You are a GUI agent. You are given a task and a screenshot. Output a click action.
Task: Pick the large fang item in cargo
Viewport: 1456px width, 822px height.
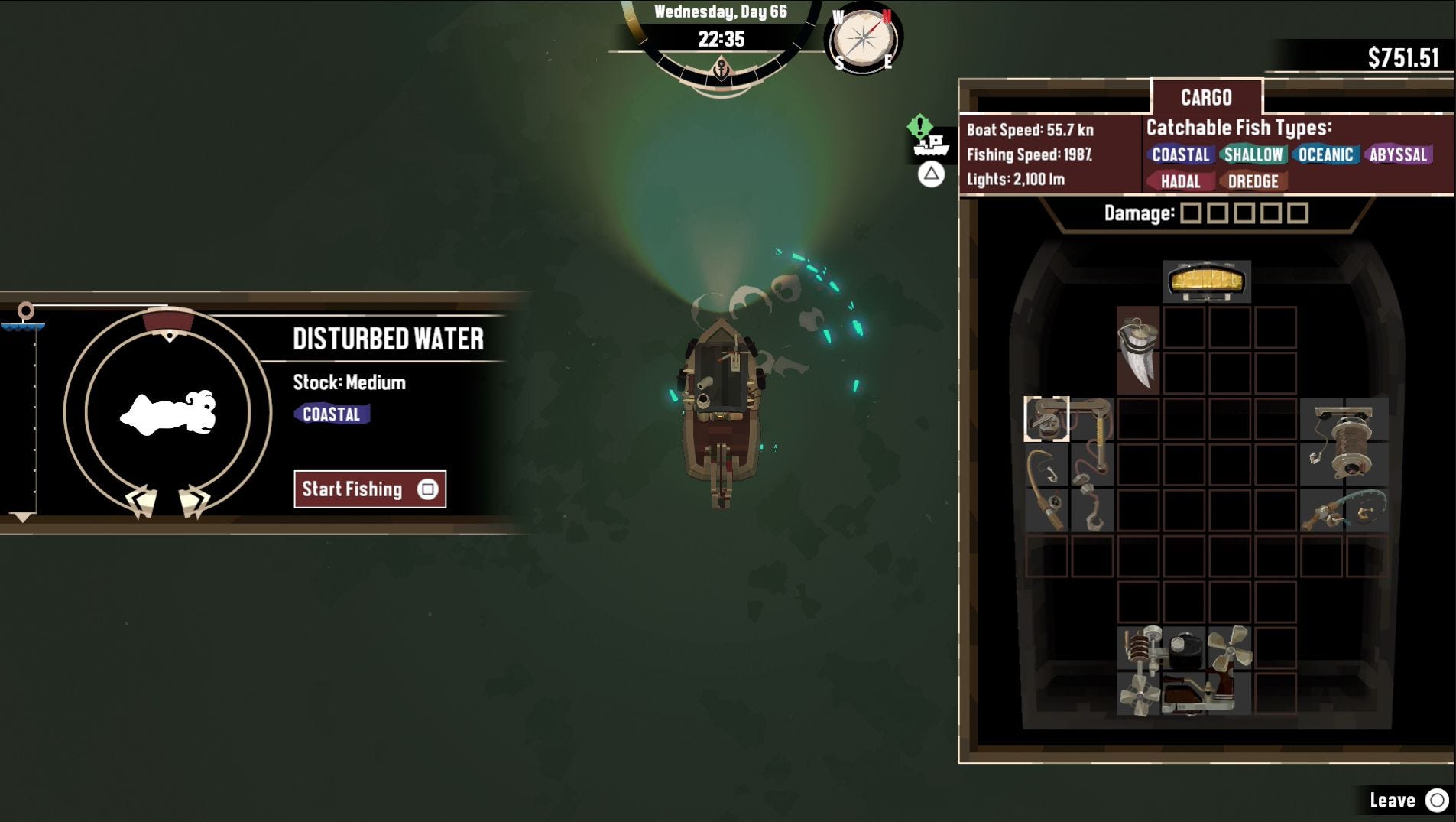pyautogui.click(x=1138, y=351)
